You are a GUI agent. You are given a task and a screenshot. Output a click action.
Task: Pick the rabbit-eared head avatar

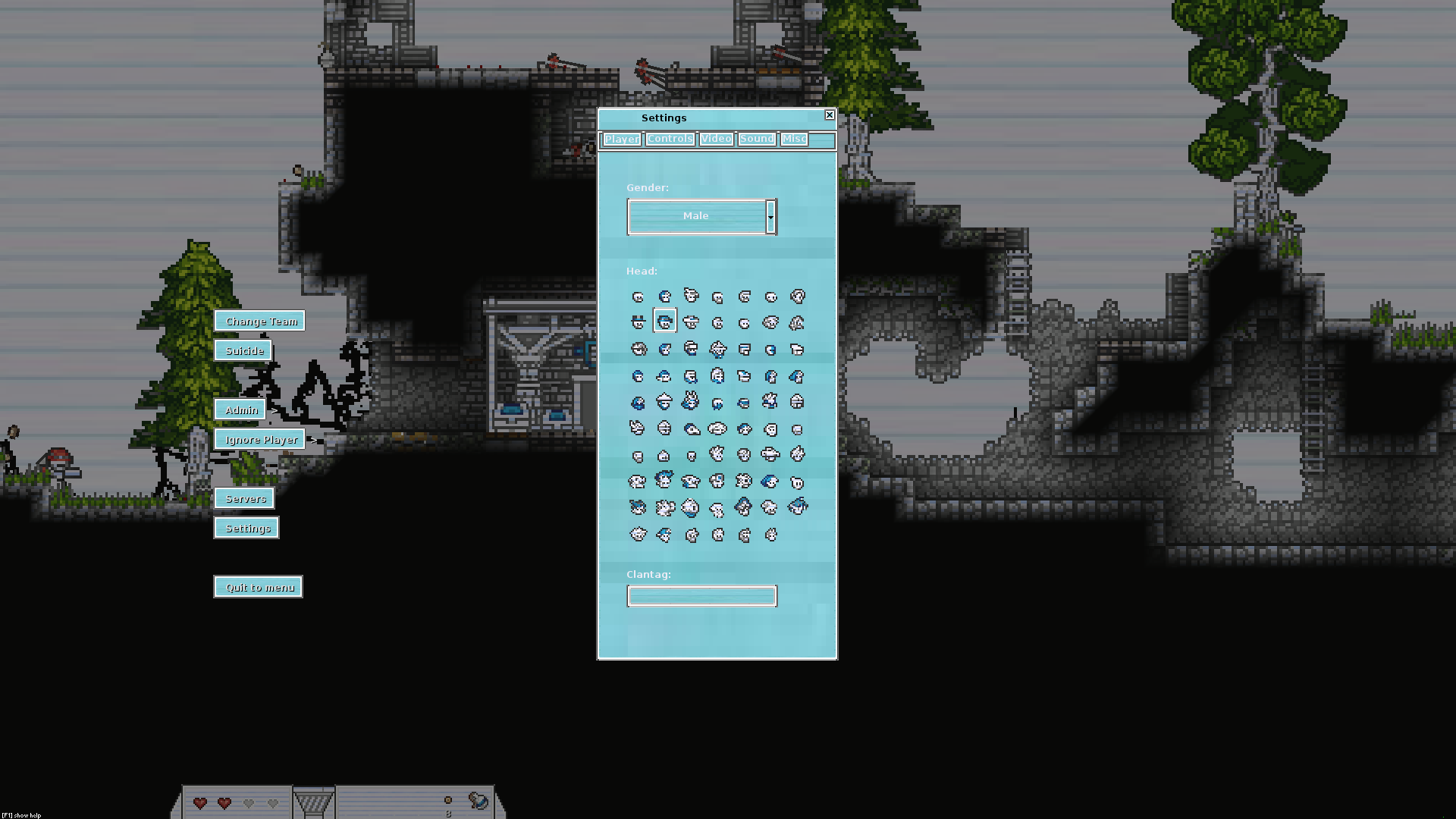click(689, 401)
